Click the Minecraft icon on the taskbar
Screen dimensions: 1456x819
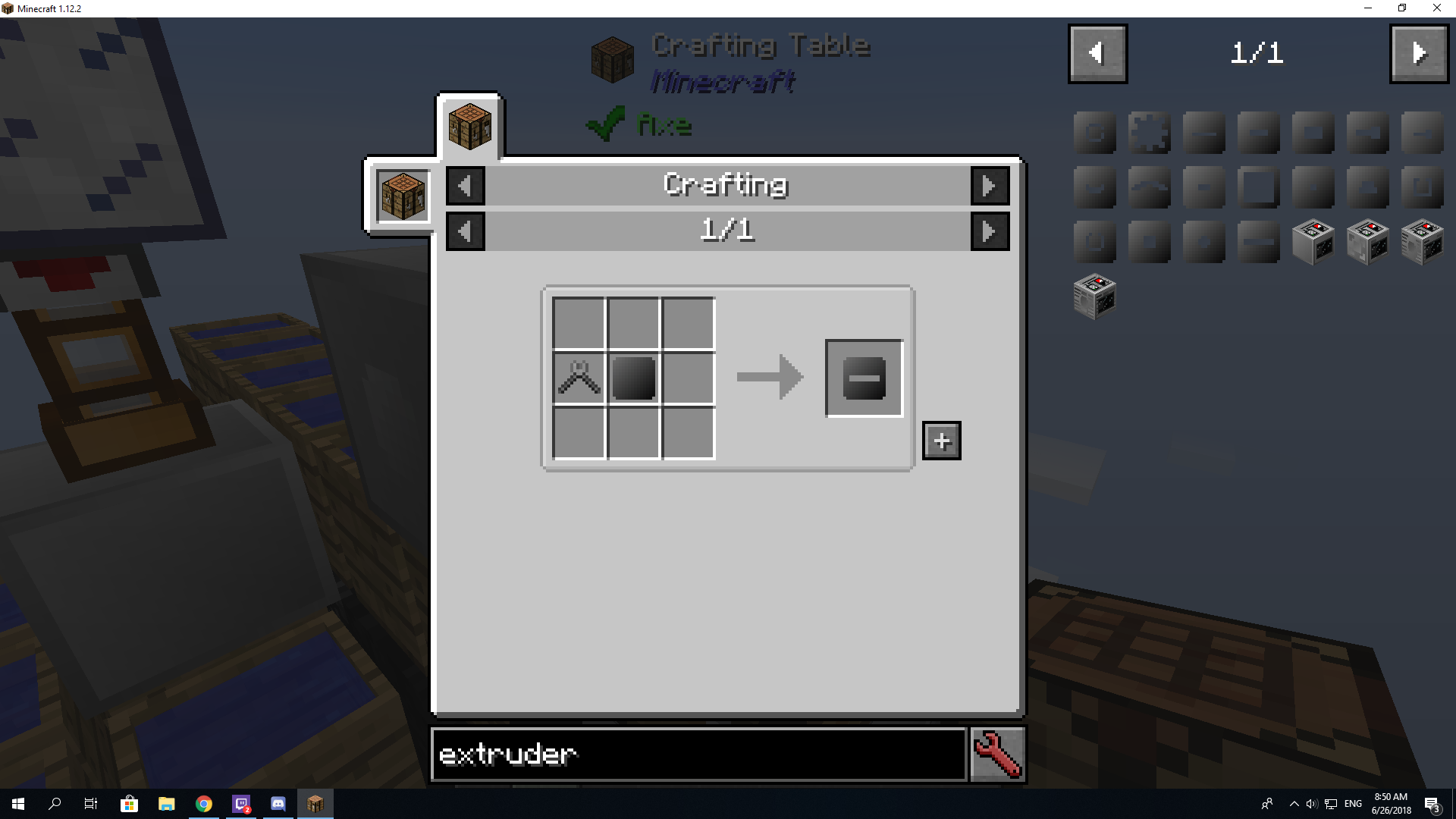pyautogui.click(x=315, y=803)
